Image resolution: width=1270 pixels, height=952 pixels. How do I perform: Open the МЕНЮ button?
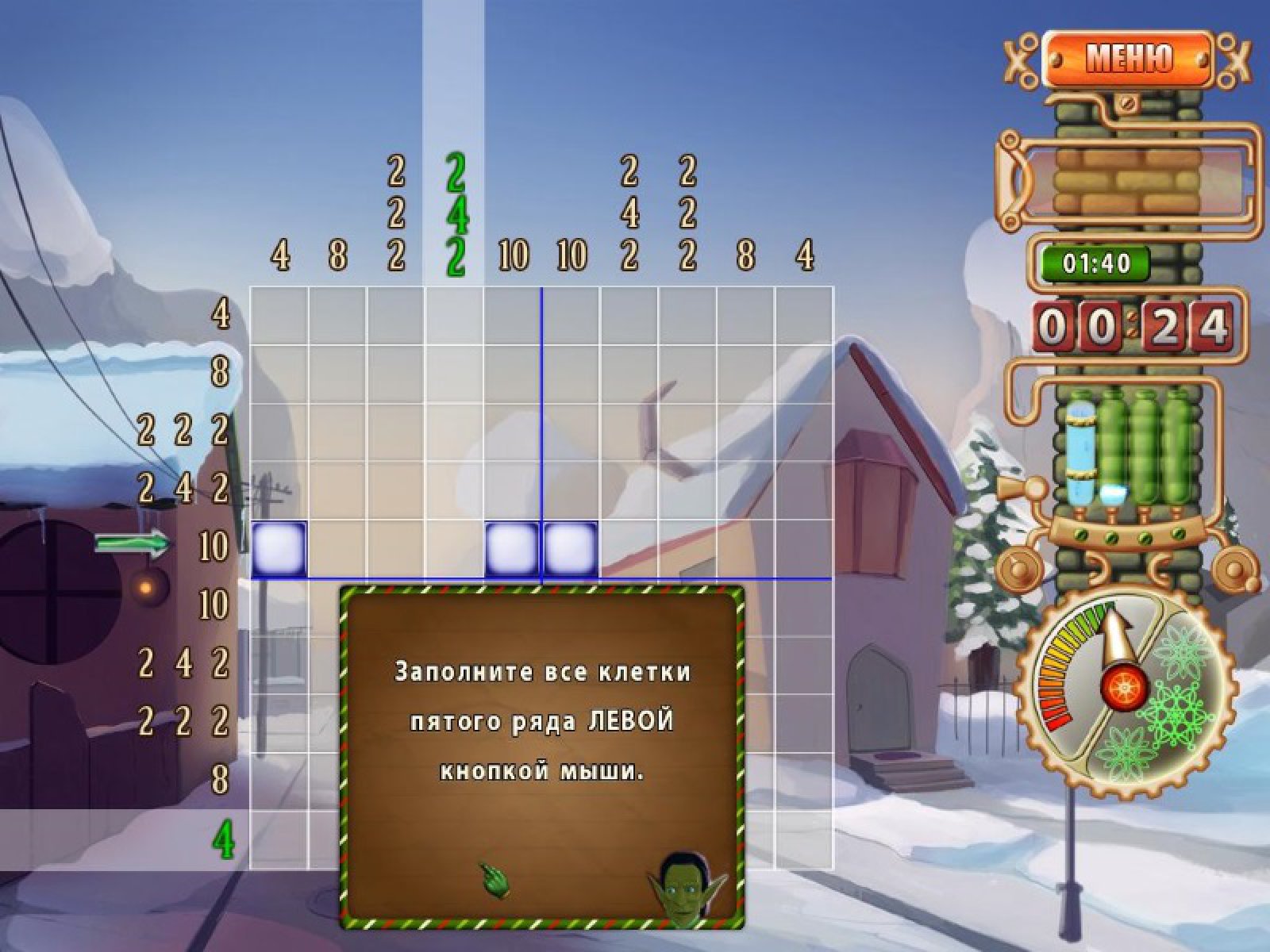tap(1127, 59)
